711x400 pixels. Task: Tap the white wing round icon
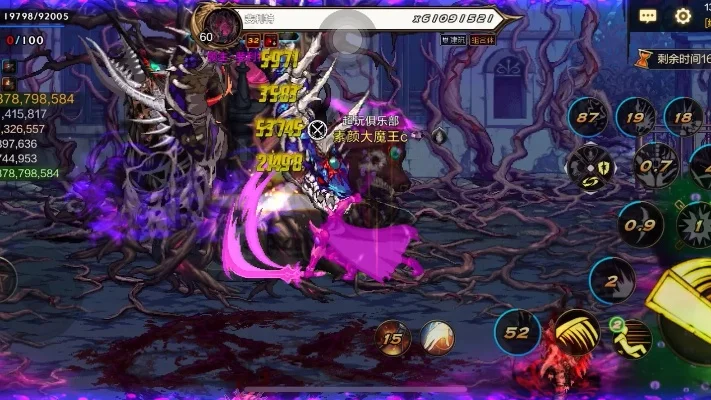(x=437, y=339)
